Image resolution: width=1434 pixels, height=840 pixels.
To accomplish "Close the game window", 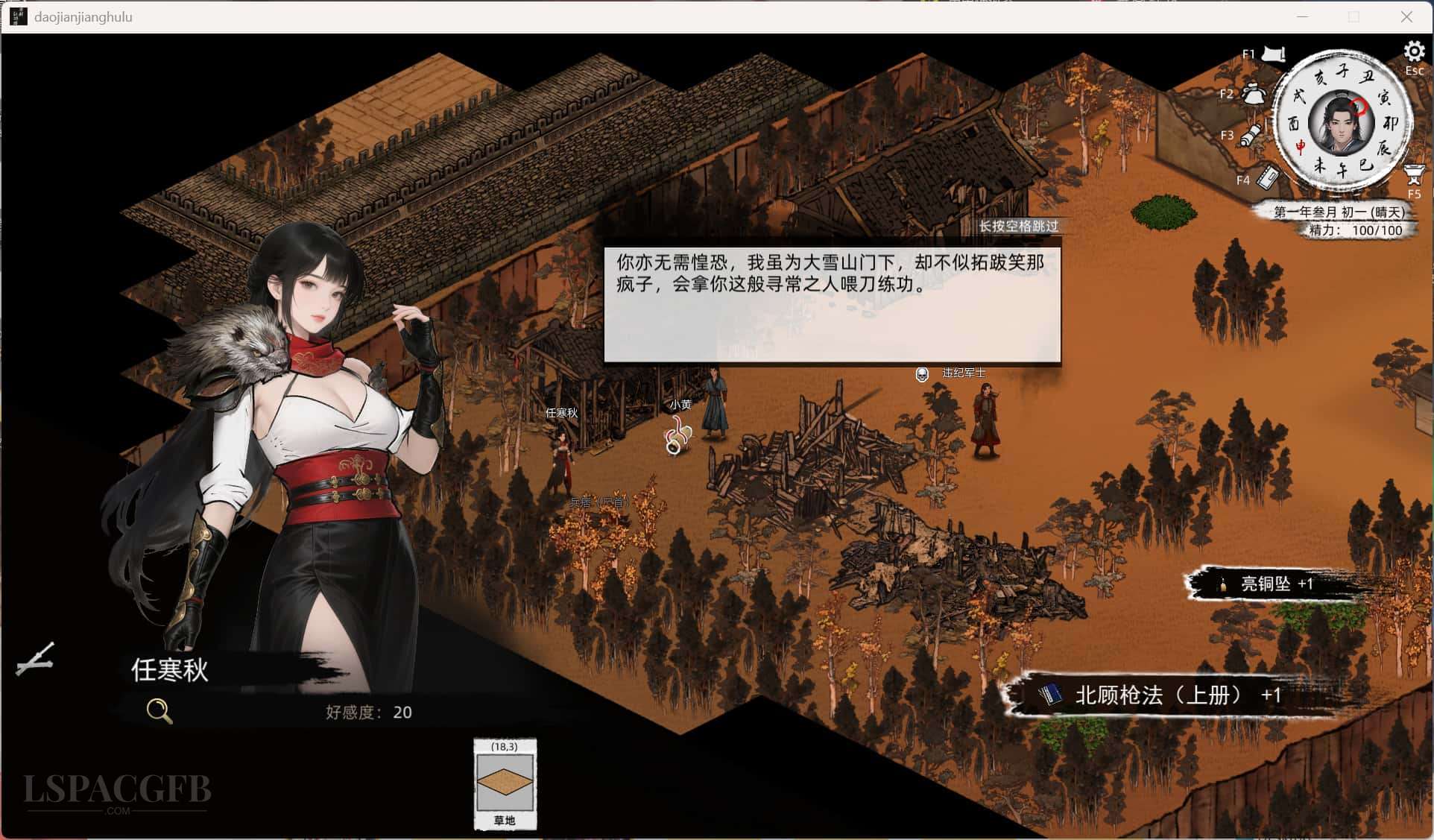I will 1406,16.
